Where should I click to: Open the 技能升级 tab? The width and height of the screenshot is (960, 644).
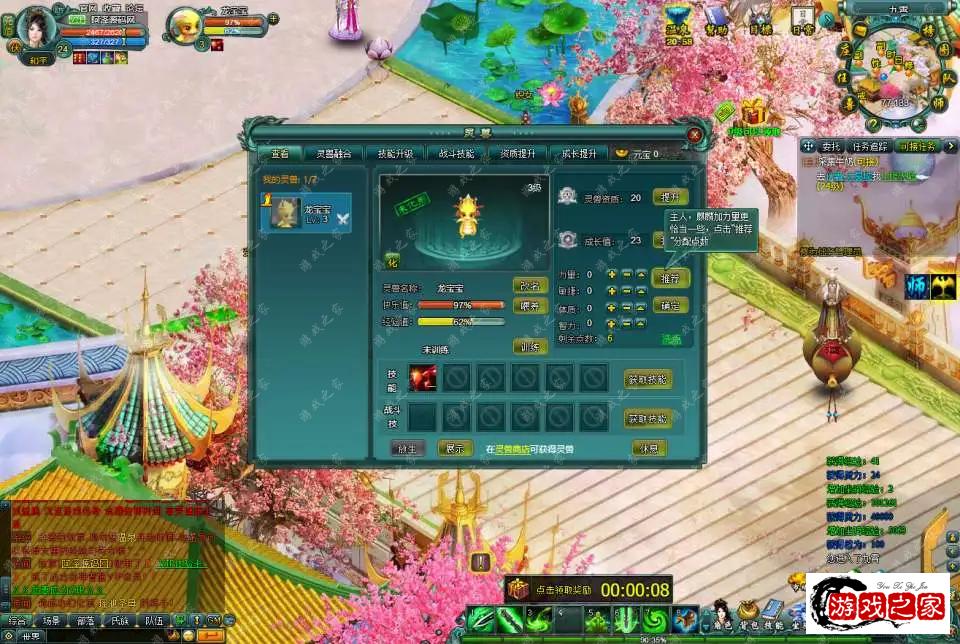(394, 154)
